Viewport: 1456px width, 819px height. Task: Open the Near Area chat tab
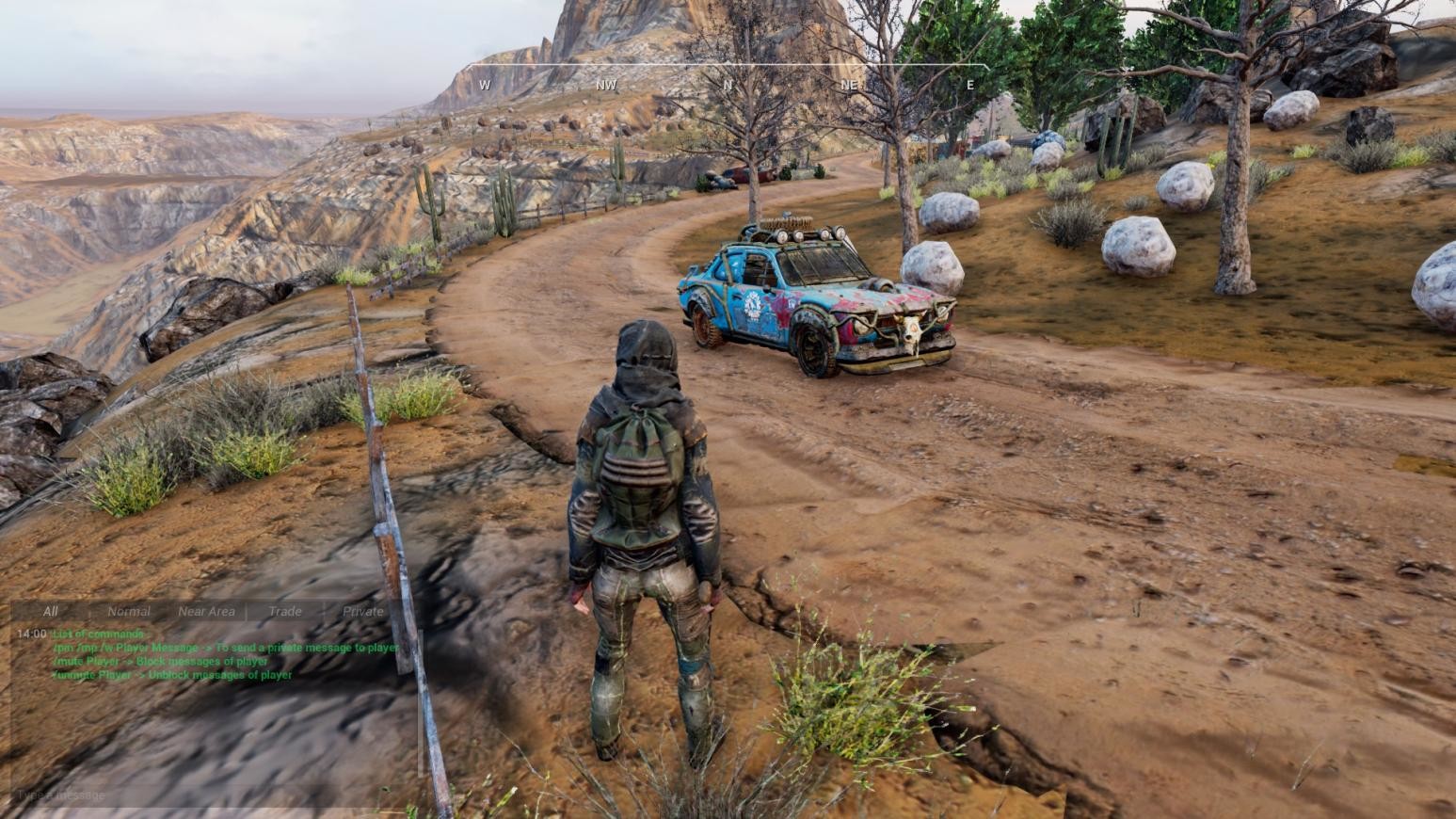click(x=206, y=611)
